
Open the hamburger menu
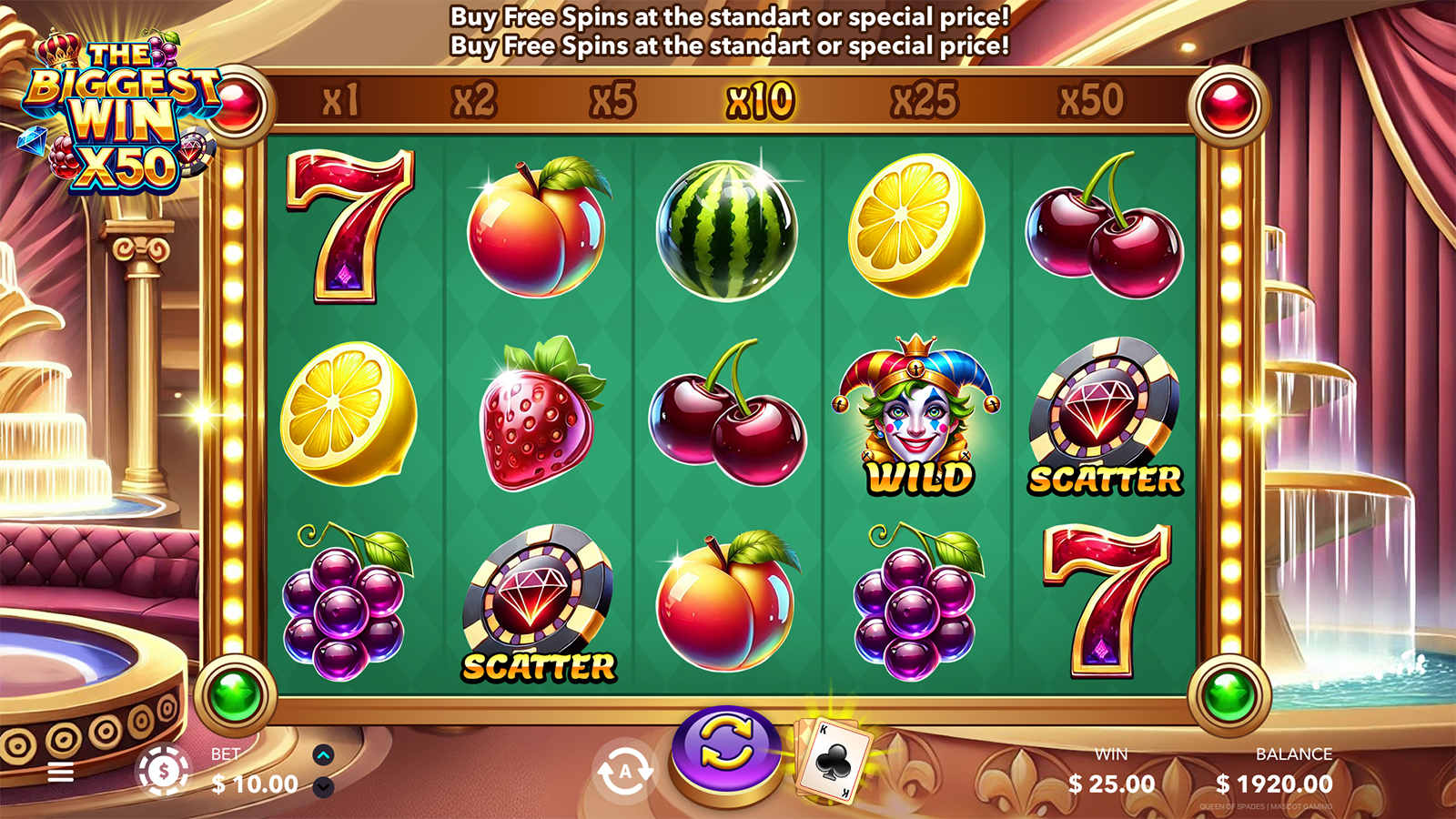[60, 773]
